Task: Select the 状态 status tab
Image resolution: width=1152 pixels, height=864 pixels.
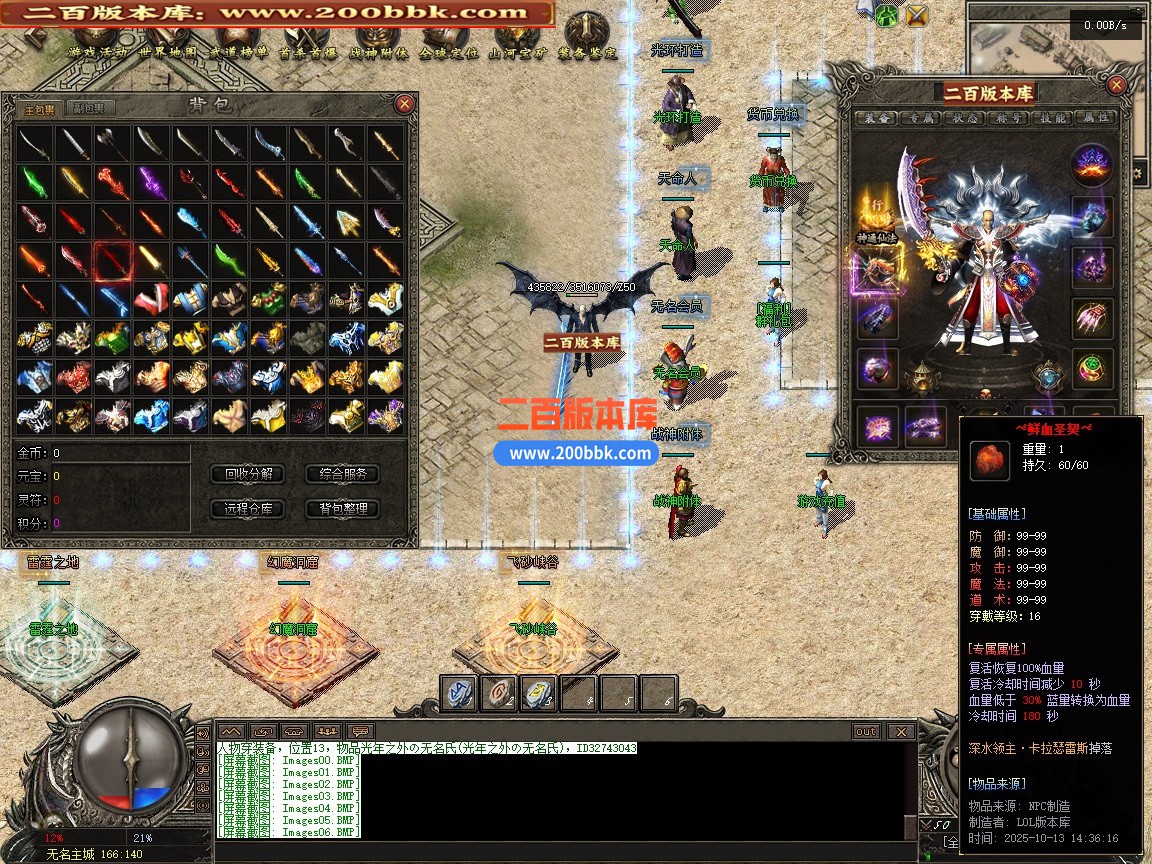Action: click(x=967, y=118)
